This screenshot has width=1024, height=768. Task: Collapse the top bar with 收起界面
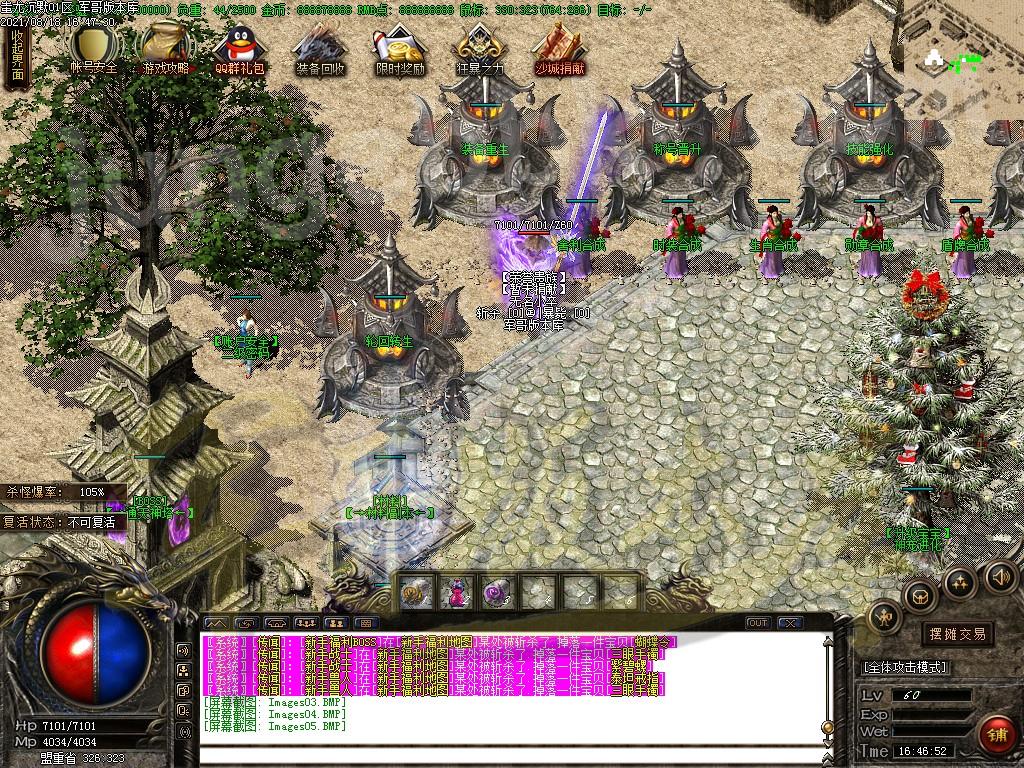click(17, 55)
